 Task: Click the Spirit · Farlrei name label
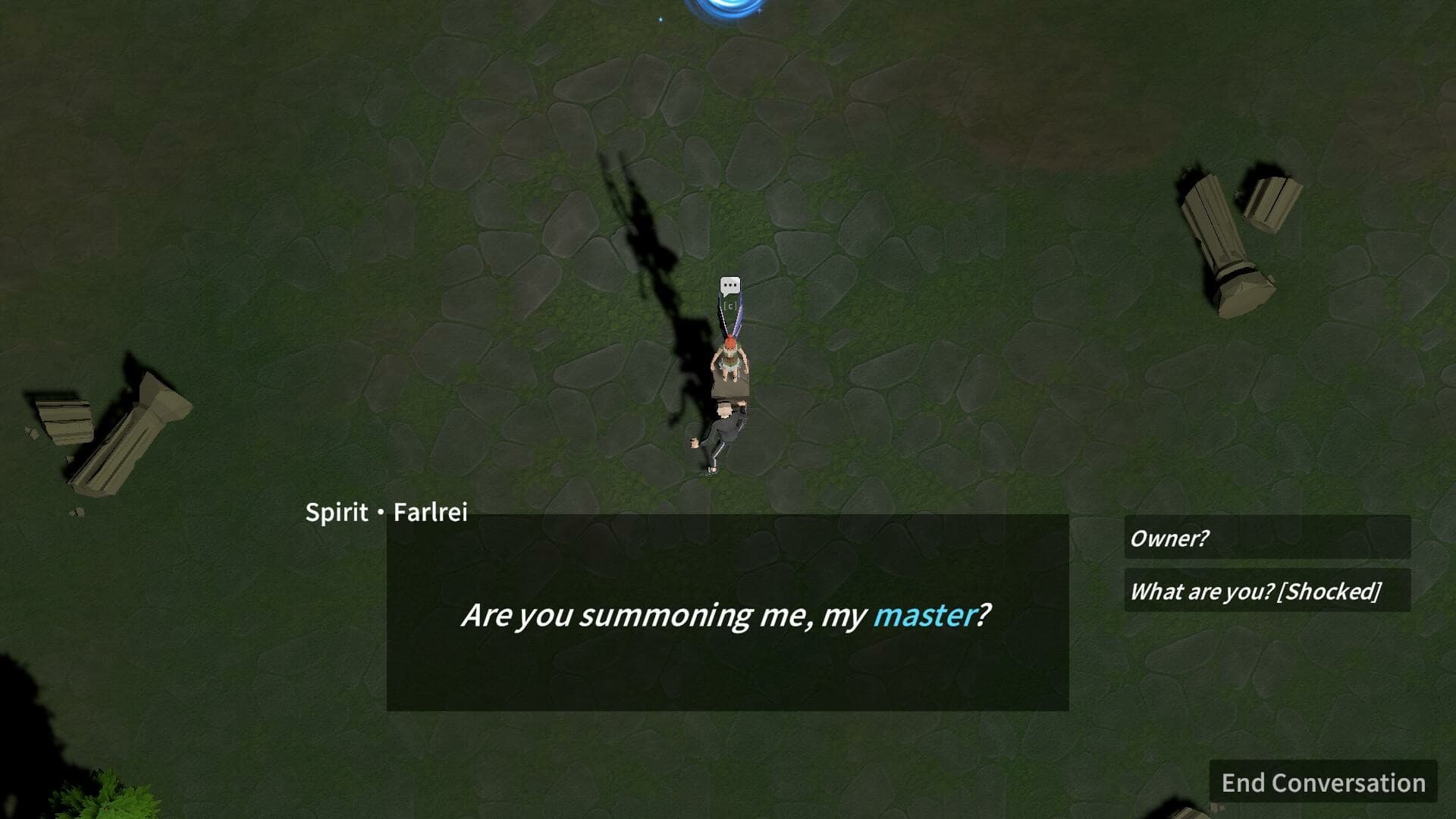[387, 513]
